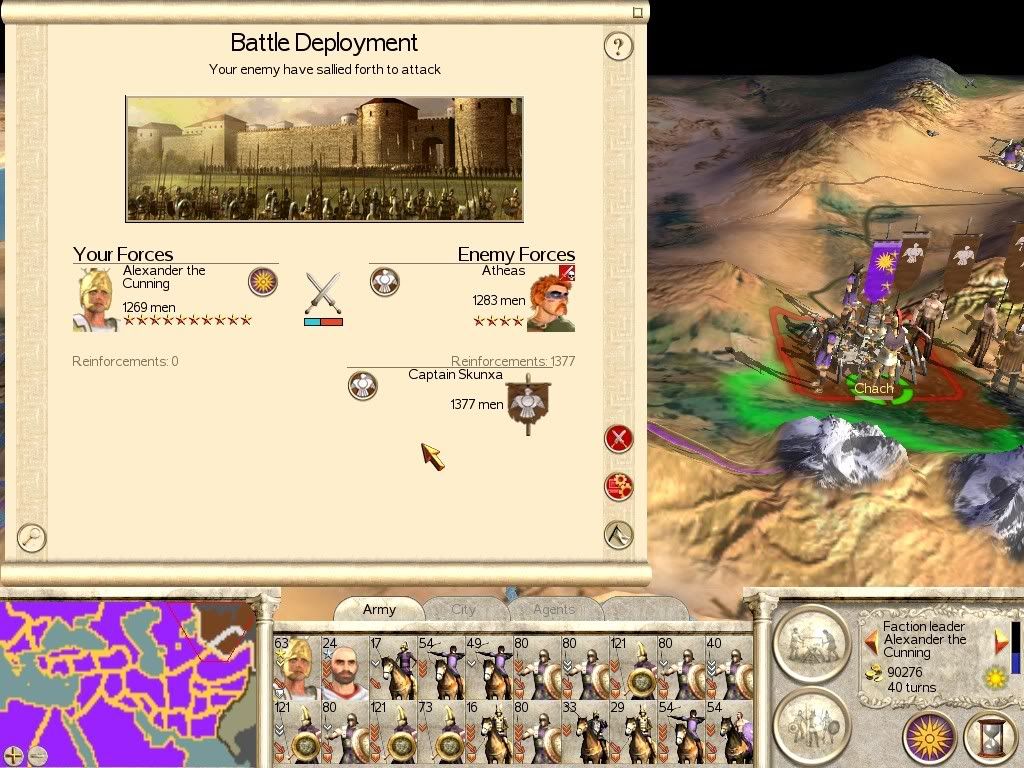Image resolution: width=1024 pixels, height=768 pixels.
Task: Withdraw from battle using the tent button
Action: coord(619,534)
